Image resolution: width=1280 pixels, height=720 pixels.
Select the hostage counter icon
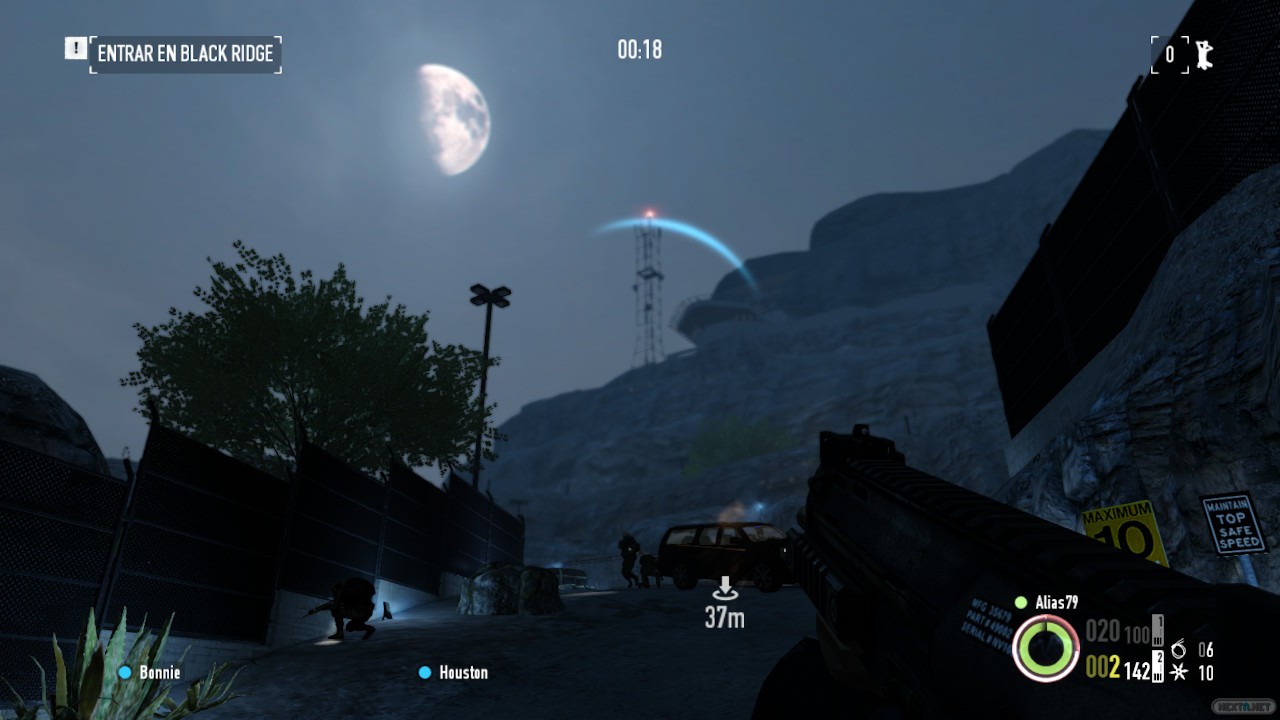pyautogui.click(x=1204, y=54)
